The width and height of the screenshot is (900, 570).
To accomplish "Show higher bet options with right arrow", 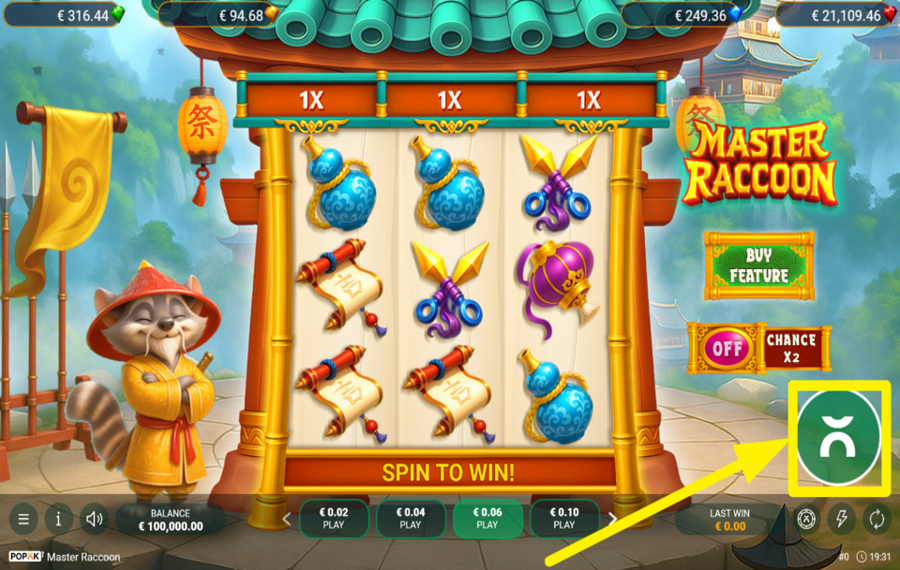I will point(612,519).
